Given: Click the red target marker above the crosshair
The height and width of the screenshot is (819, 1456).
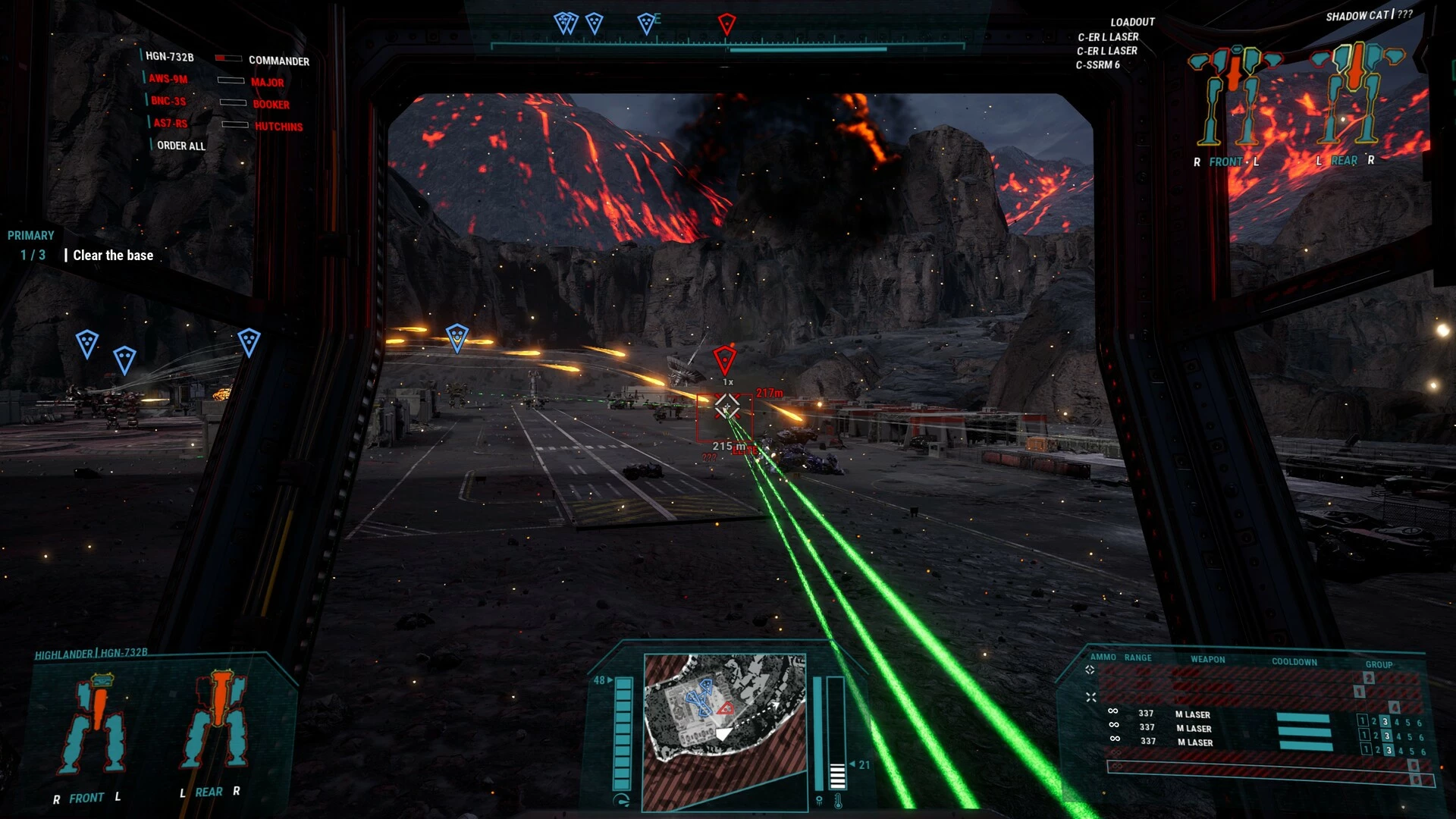Looking at the screenshot, I should coord(724,359).
